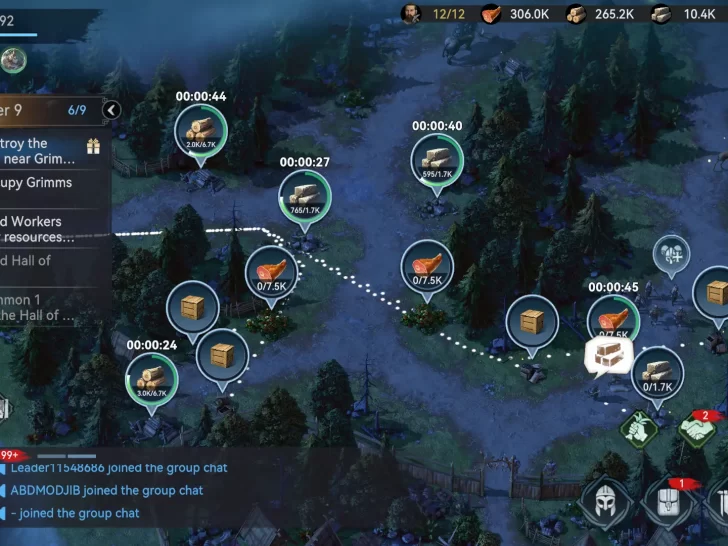Collect logs from the 3.0K/6.7K bubble
Viewport: 728px width, 546px height.
[151, 381]
